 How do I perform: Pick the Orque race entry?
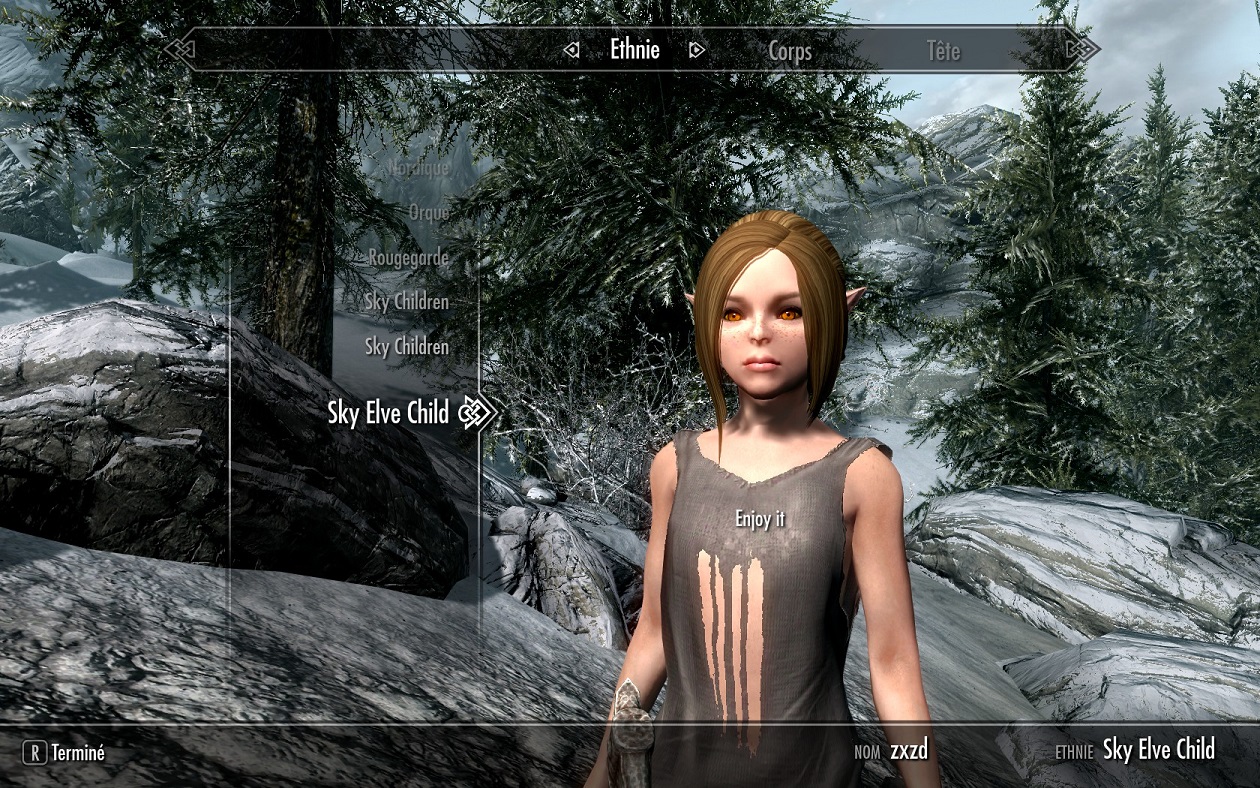tap(428, 212)
